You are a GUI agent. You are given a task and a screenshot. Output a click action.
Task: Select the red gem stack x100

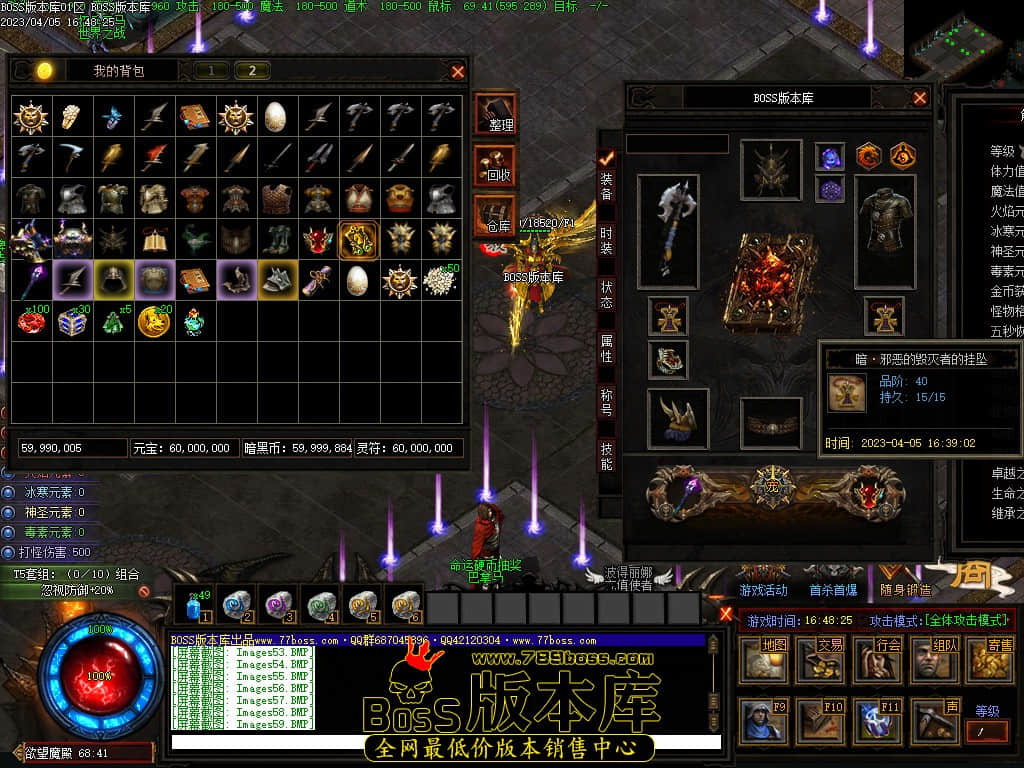(x=32, y=321)
